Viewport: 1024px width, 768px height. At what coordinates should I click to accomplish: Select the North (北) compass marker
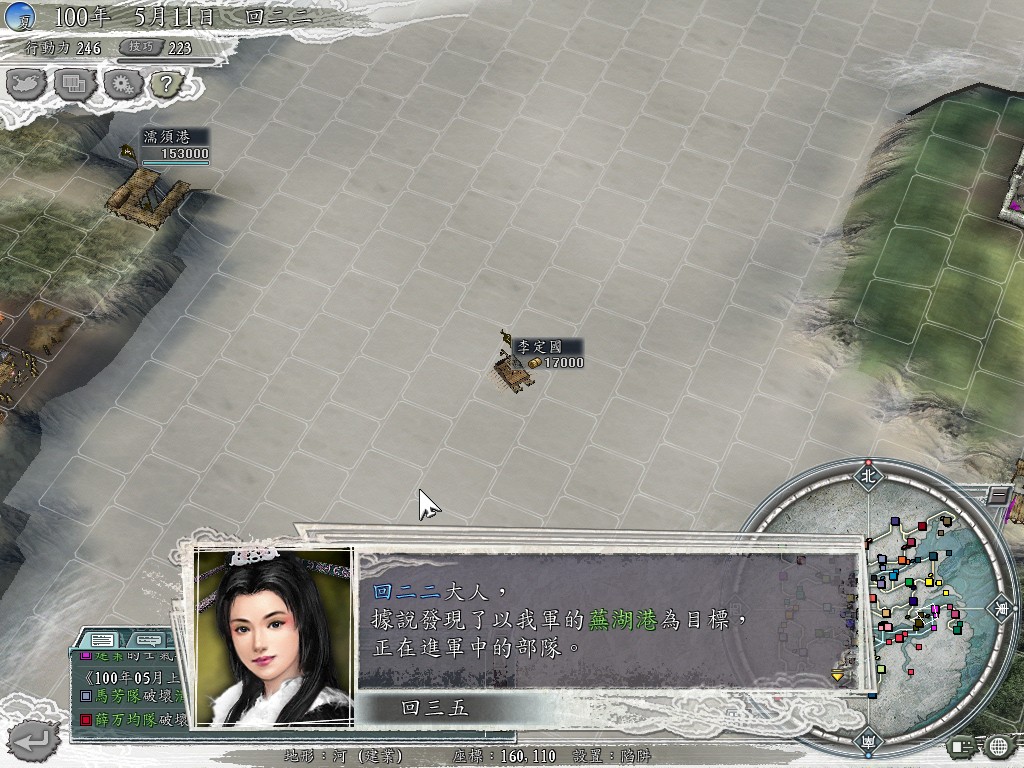[x=866, y=477]
